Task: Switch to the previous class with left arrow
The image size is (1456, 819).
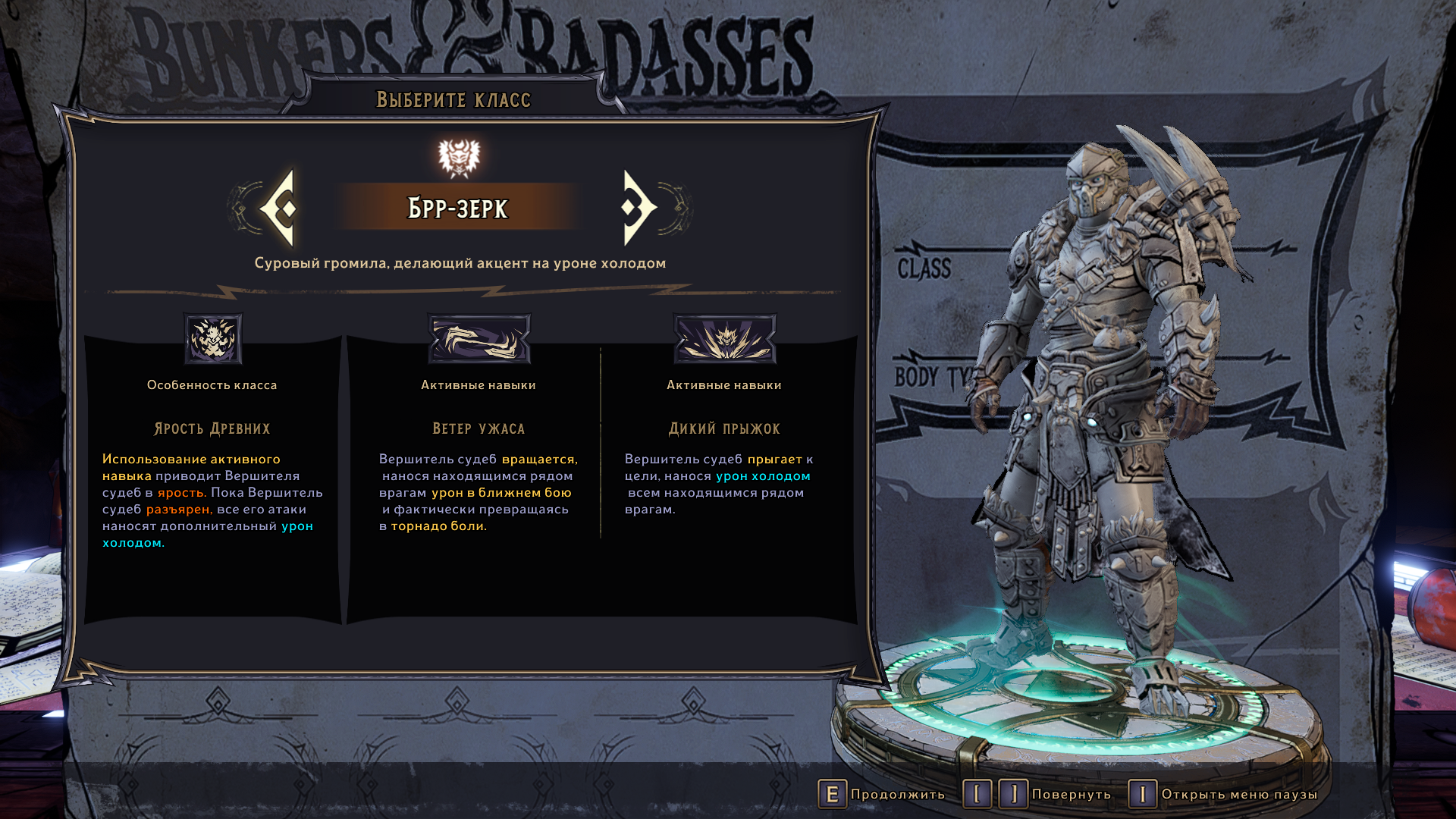Action: 279,208
